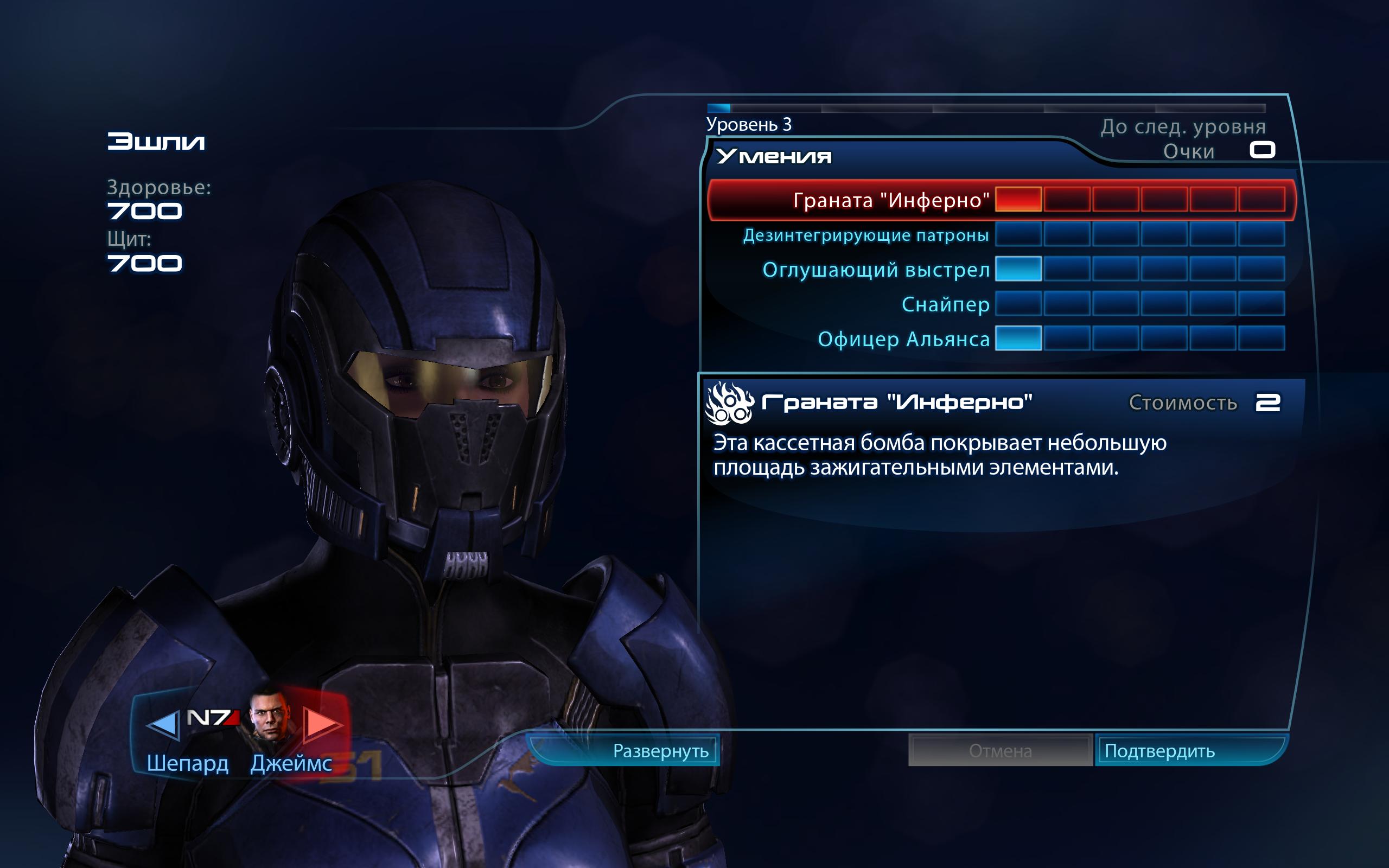1389x868 pixels.
Task: Open the Офицер Альянса skill
Action: (903, 339)
